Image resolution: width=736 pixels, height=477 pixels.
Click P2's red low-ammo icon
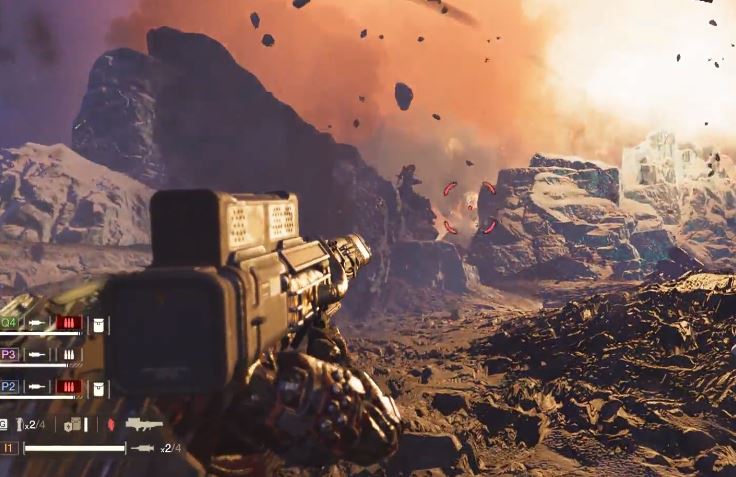click(x=68, y=387)
